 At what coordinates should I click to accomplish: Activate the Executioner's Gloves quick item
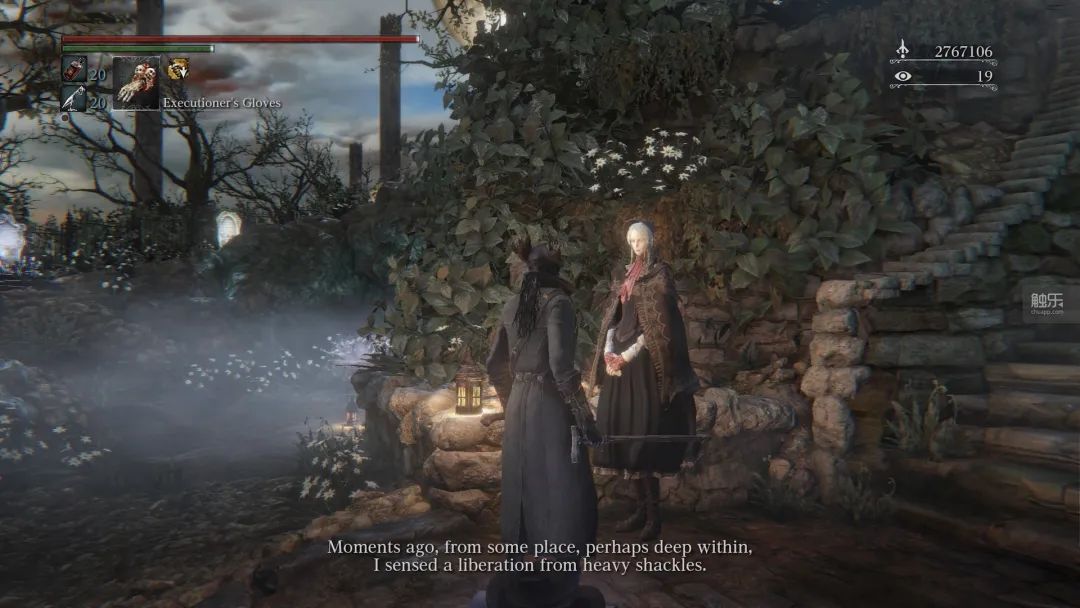(135, 82)
